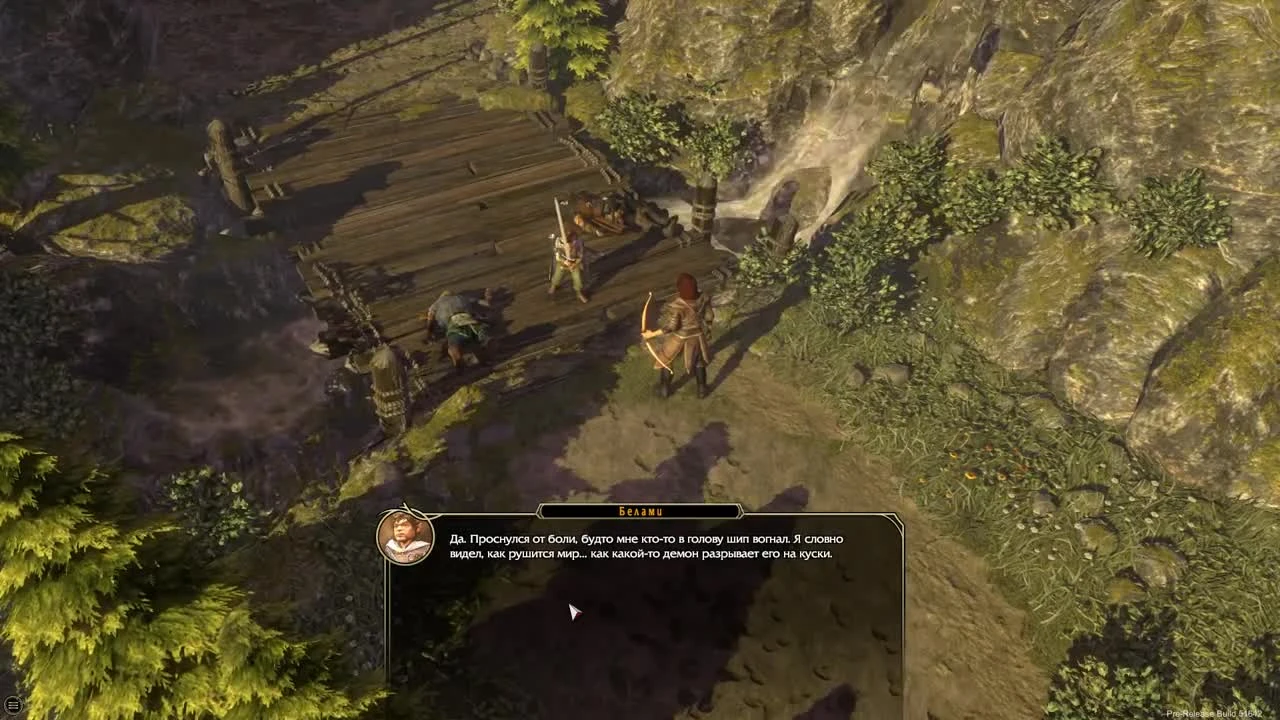Open the hamburger menu in bottom-left corner
1280x720 pixels.
(15, 705)
